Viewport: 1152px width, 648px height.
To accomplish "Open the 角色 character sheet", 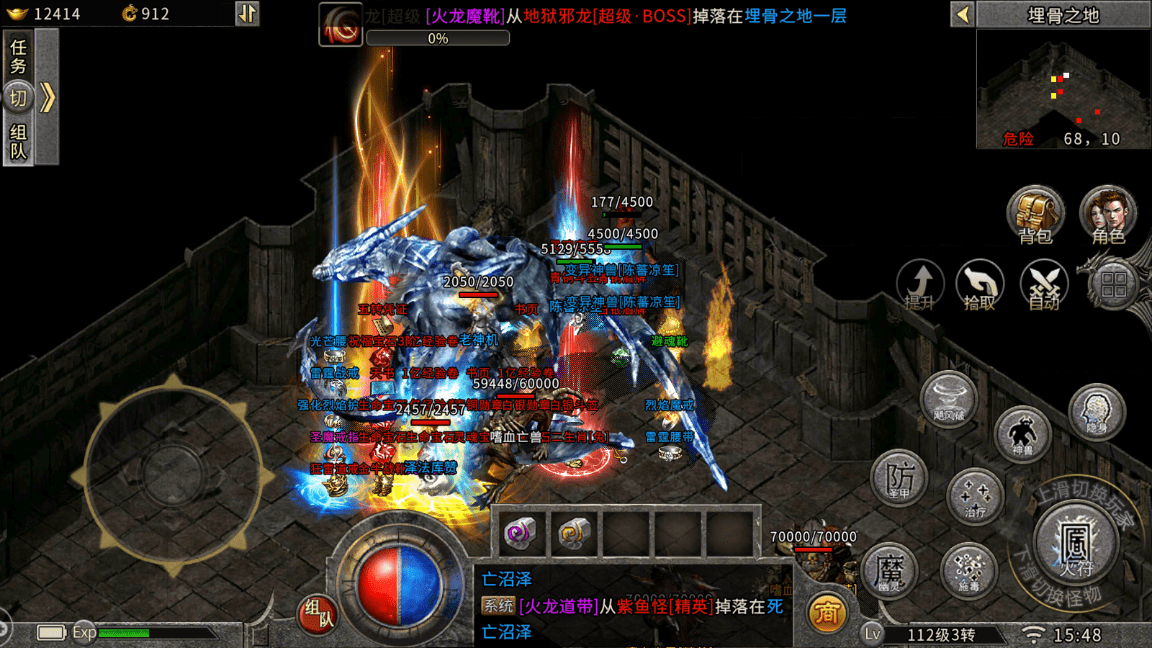I will 1108,214.
